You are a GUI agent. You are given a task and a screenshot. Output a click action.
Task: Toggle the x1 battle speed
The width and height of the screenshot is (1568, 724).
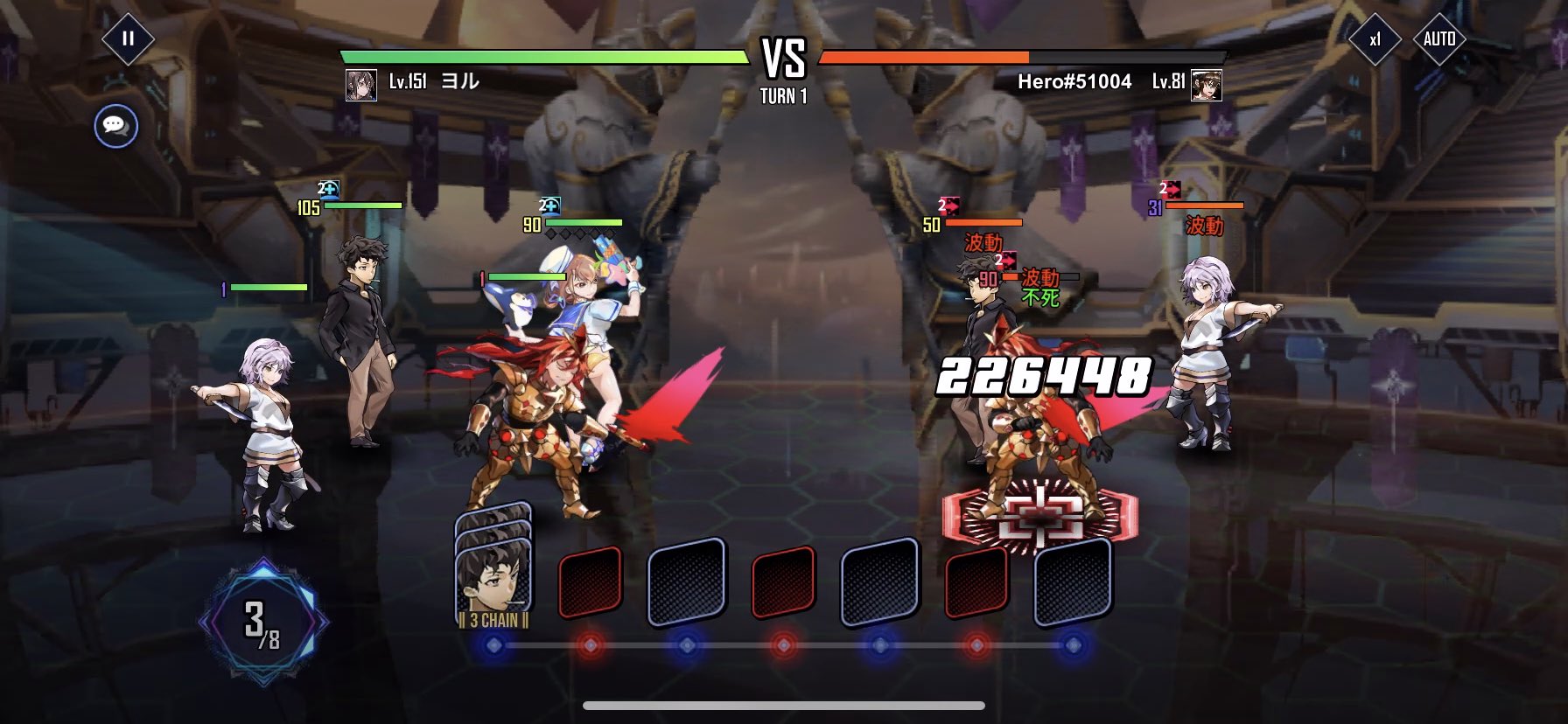pyautogui.click(x=1375, y=38)
